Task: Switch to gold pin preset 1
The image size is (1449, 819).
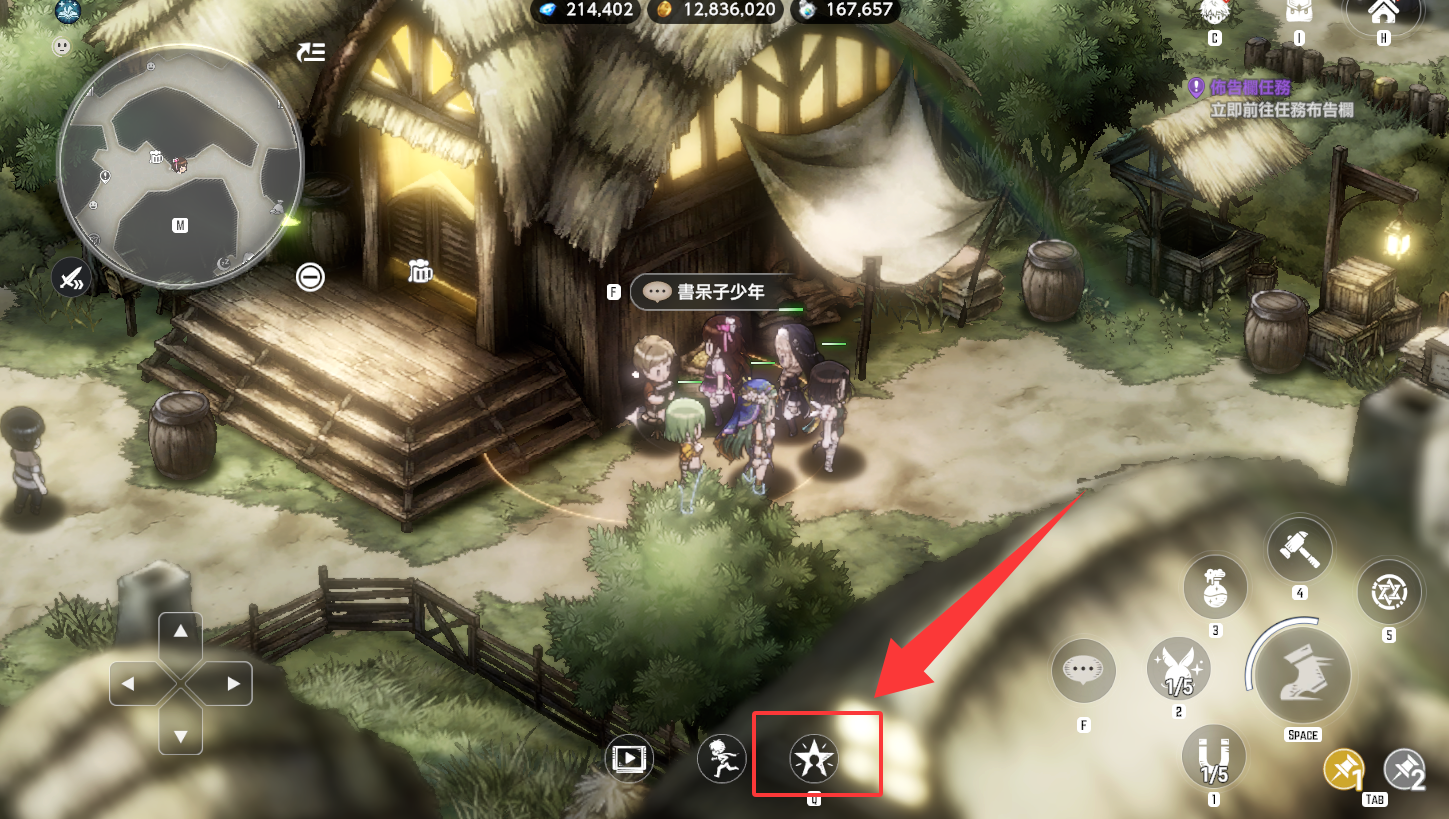Action: (1344, 770)
